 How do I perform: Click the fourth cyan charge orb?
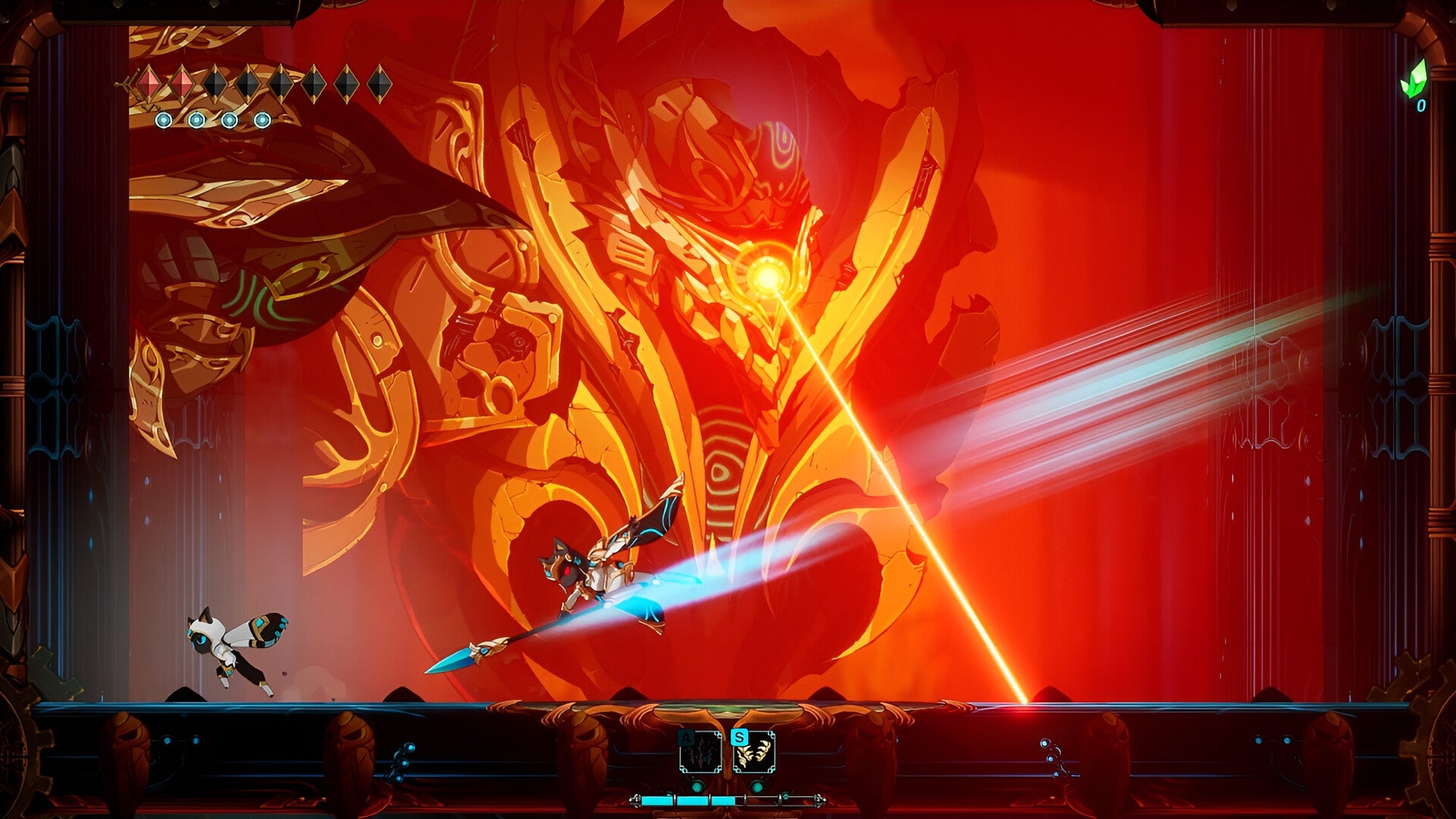coord(262,121)
